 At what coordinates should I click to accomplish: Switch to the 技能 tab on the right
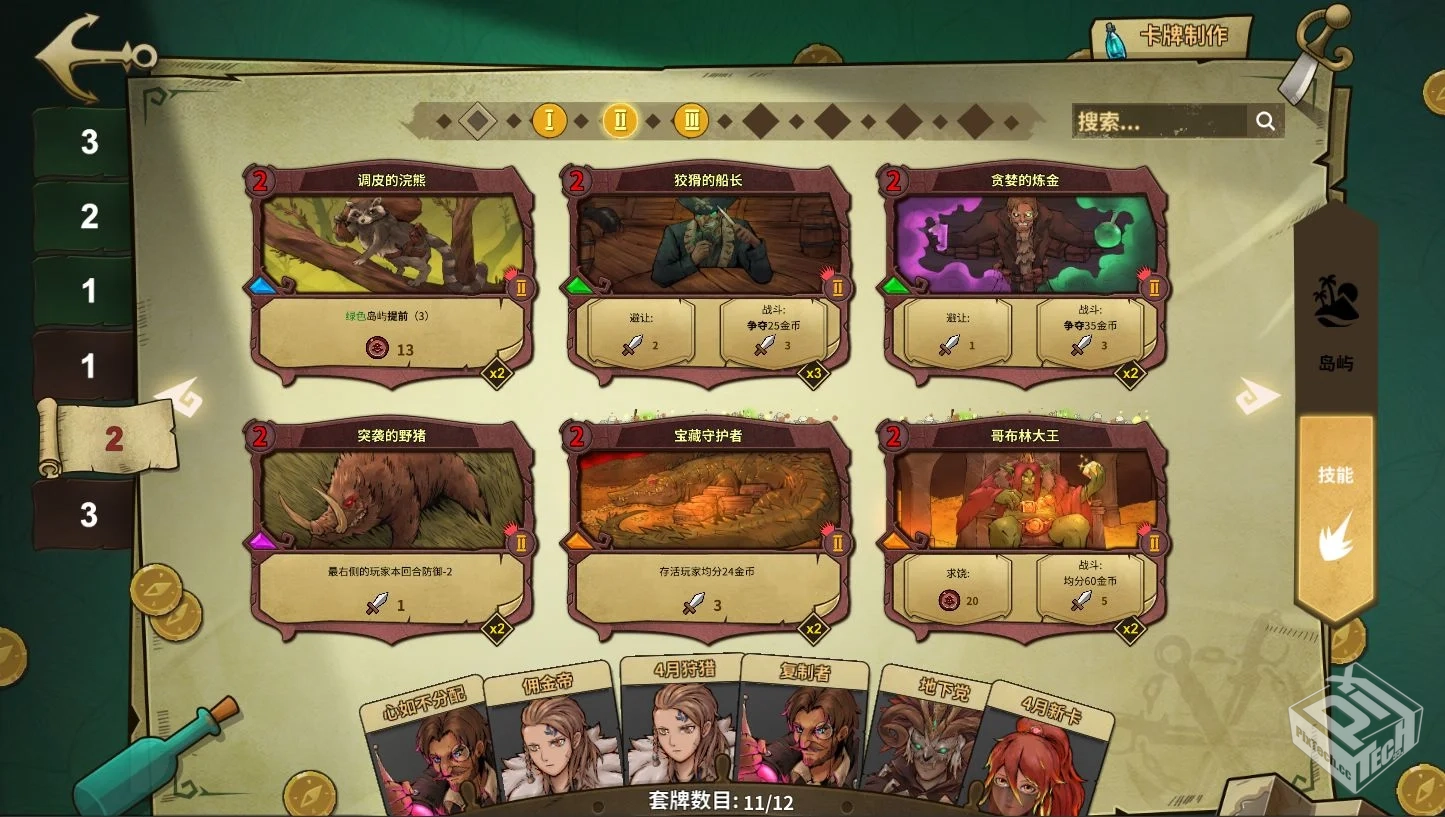1337,477
